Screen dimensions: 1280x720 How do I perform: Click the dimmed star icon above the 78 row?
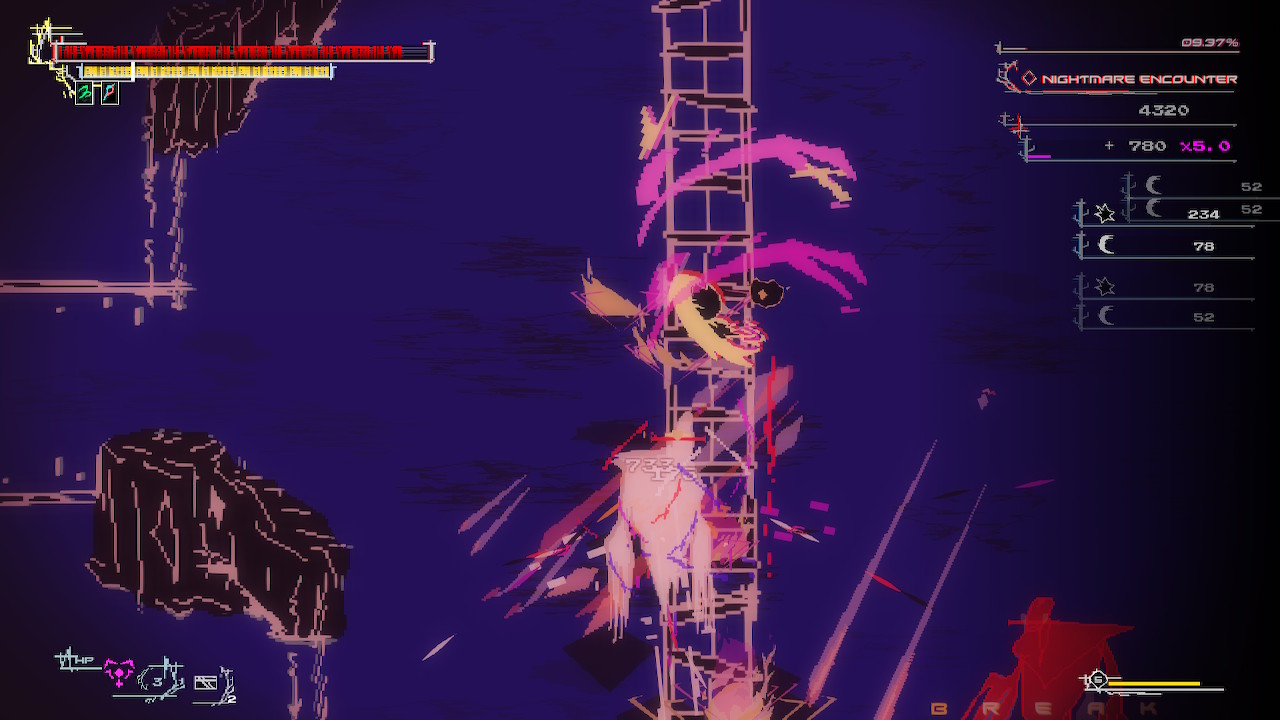pos(1105,287)
